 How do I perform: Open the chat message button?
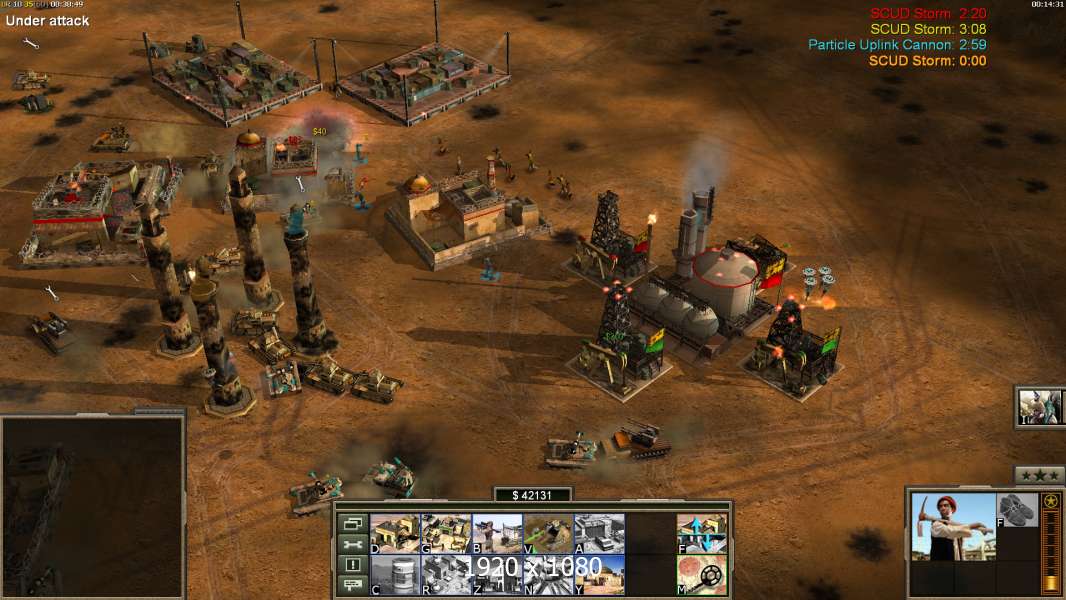(x=353, y=586)
